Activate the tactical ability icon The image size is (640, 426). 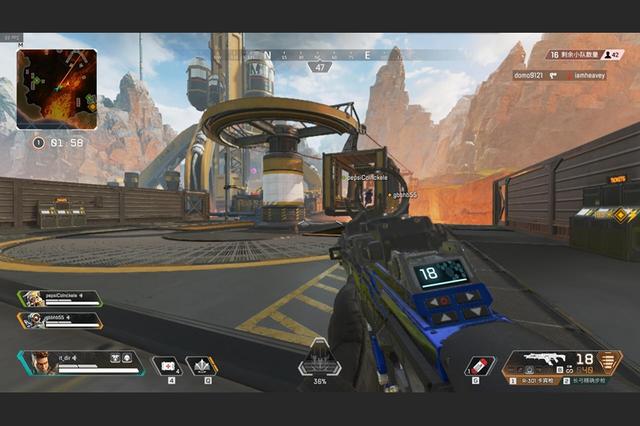click(x=202, y=366)
